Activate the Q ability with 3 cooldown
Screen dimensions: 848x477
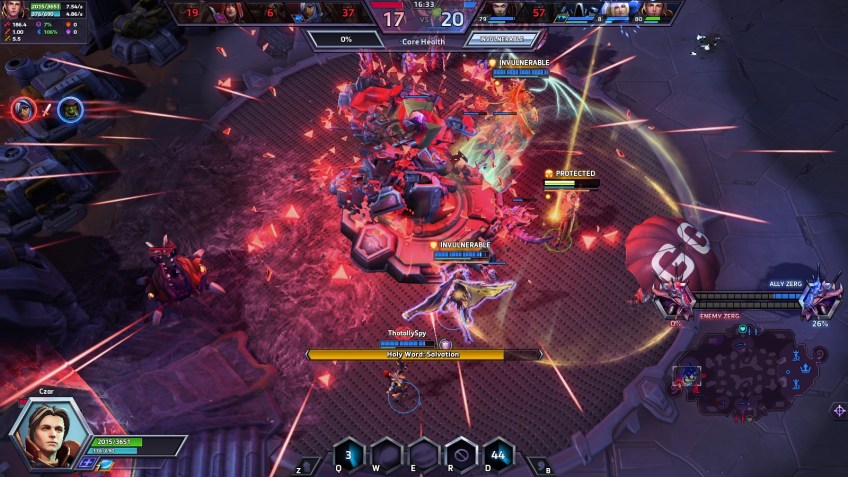tap(346, 453)
